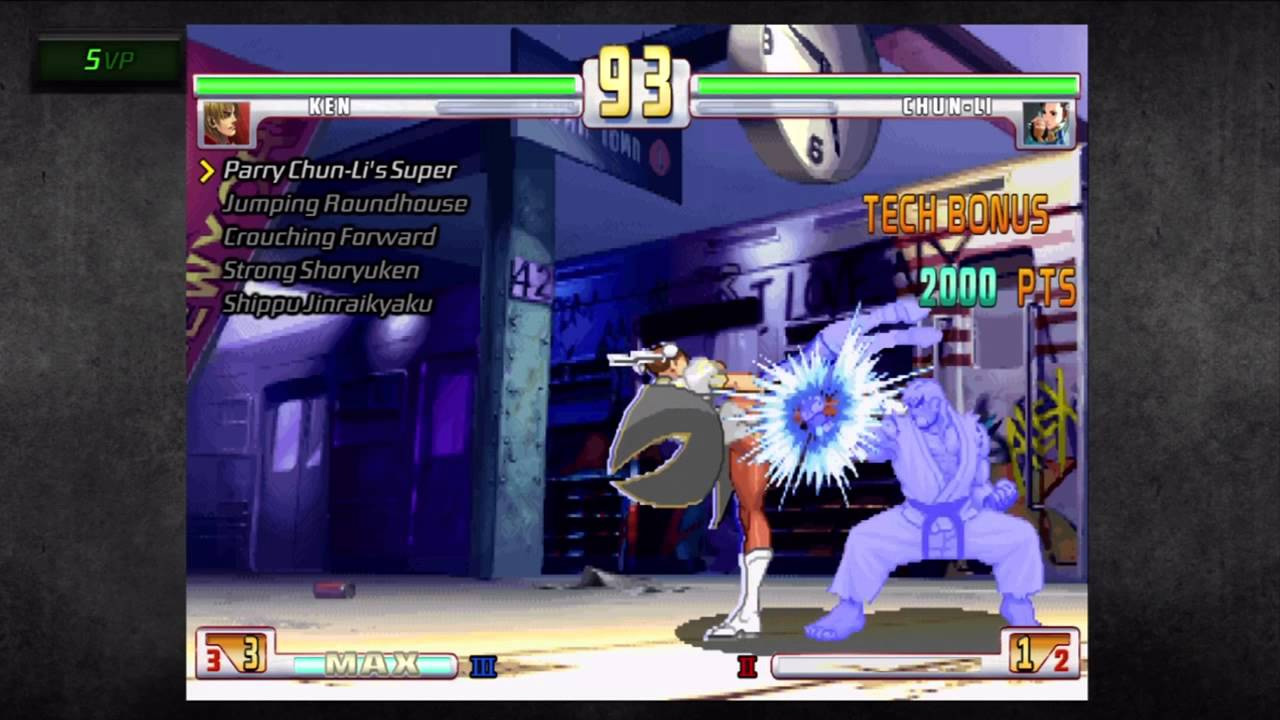Select the KEN name label
This screenshot has width=1280, height=720.
click(x=330, y=107)
